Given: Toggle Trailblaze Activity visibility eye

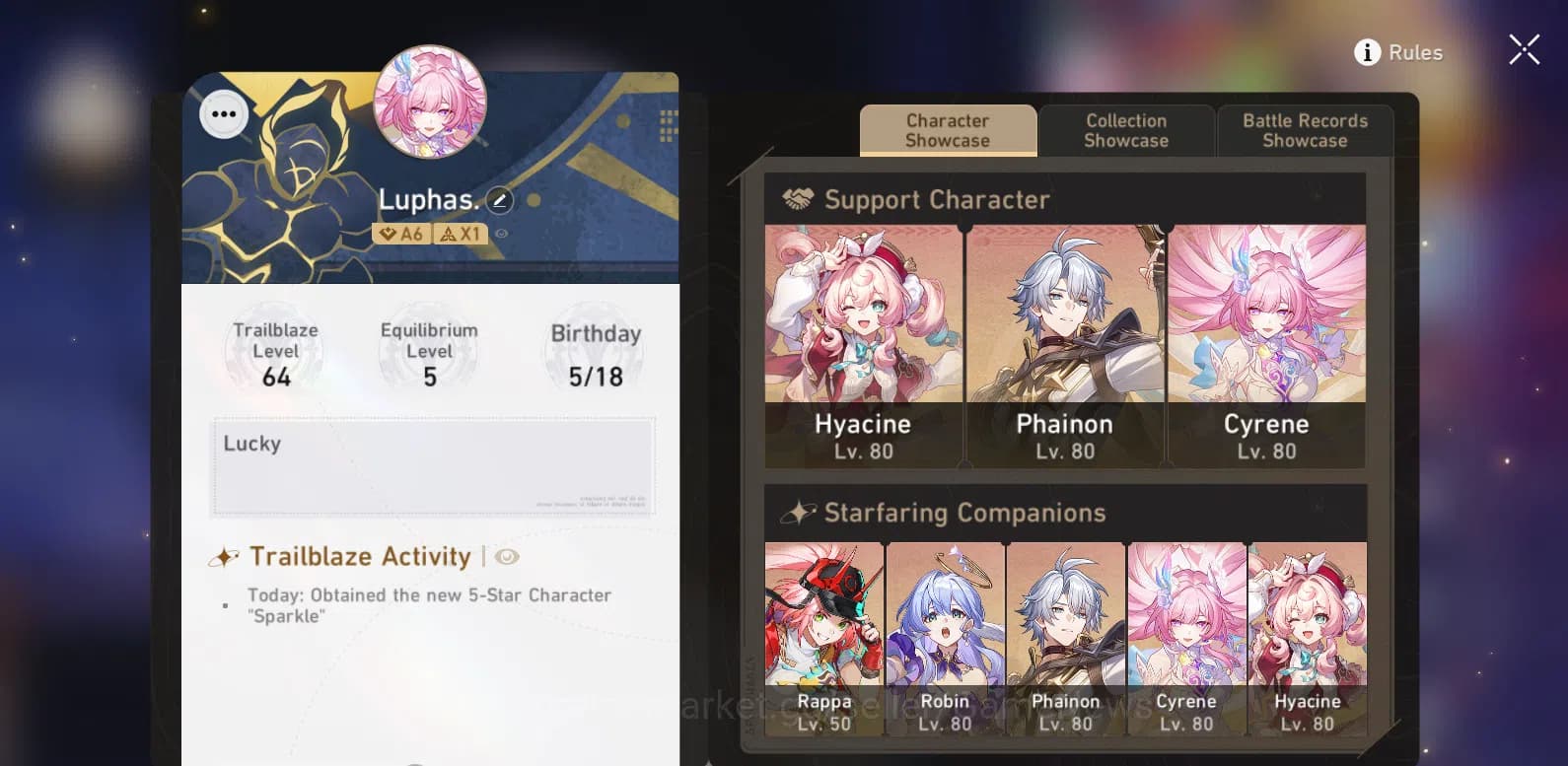Looking at the screenshot, I should [x=507, y=557].
